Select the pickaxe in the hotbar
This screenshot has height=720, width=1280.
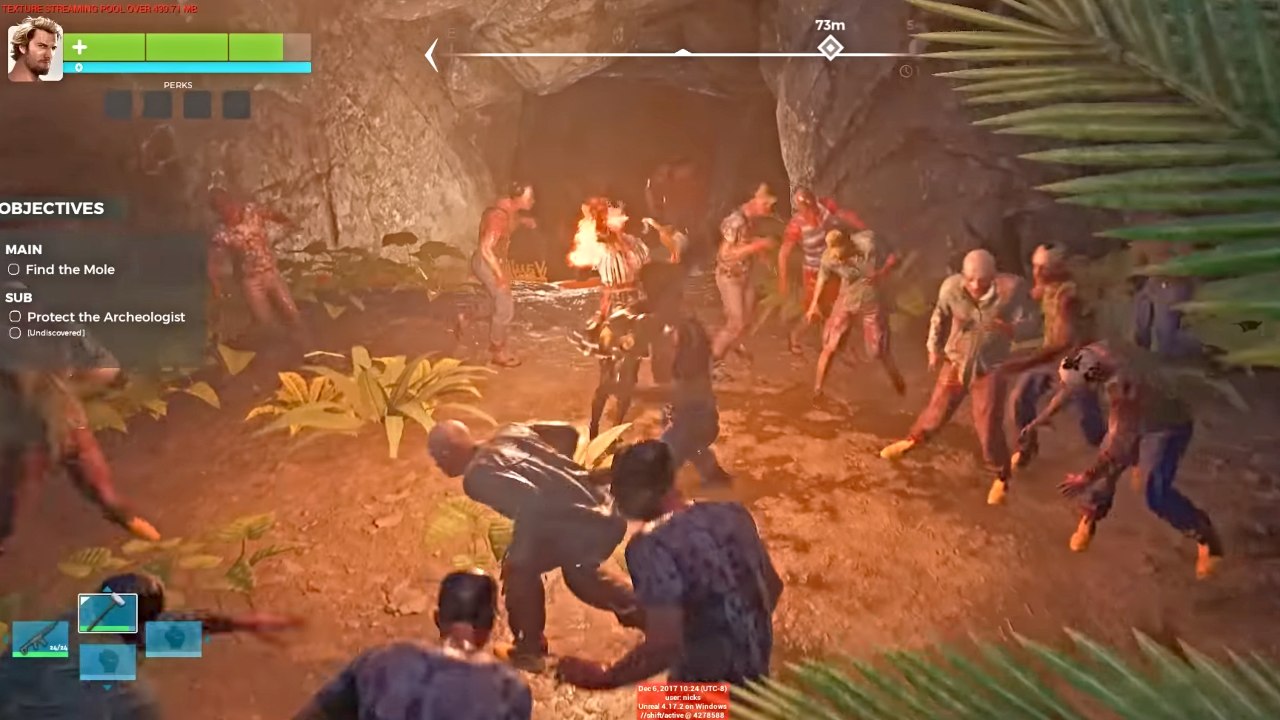click(x=108, y=612)
